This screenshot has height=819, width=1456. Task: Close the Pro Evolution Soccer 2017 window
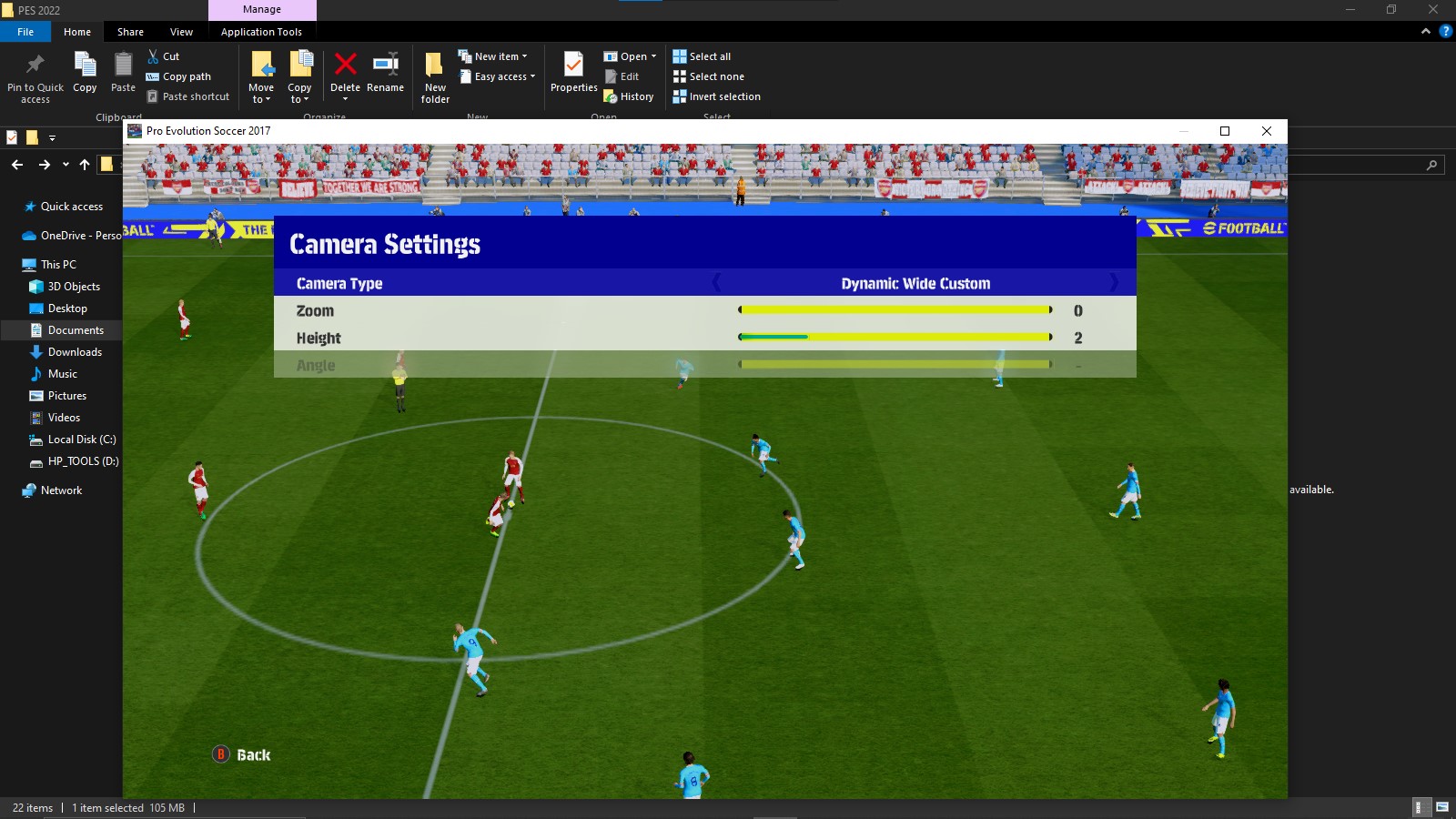coord(1266,131)
